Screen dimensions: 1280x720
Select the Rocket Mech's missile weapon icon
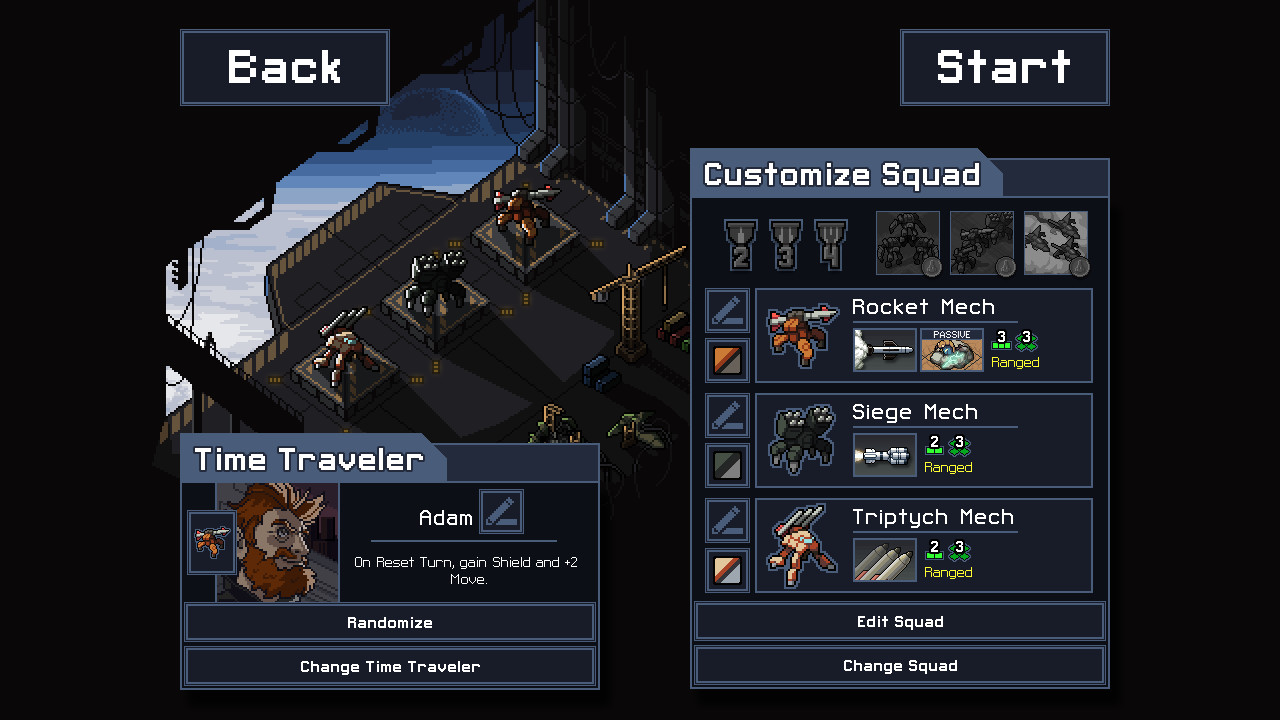[x=884, y=350]
